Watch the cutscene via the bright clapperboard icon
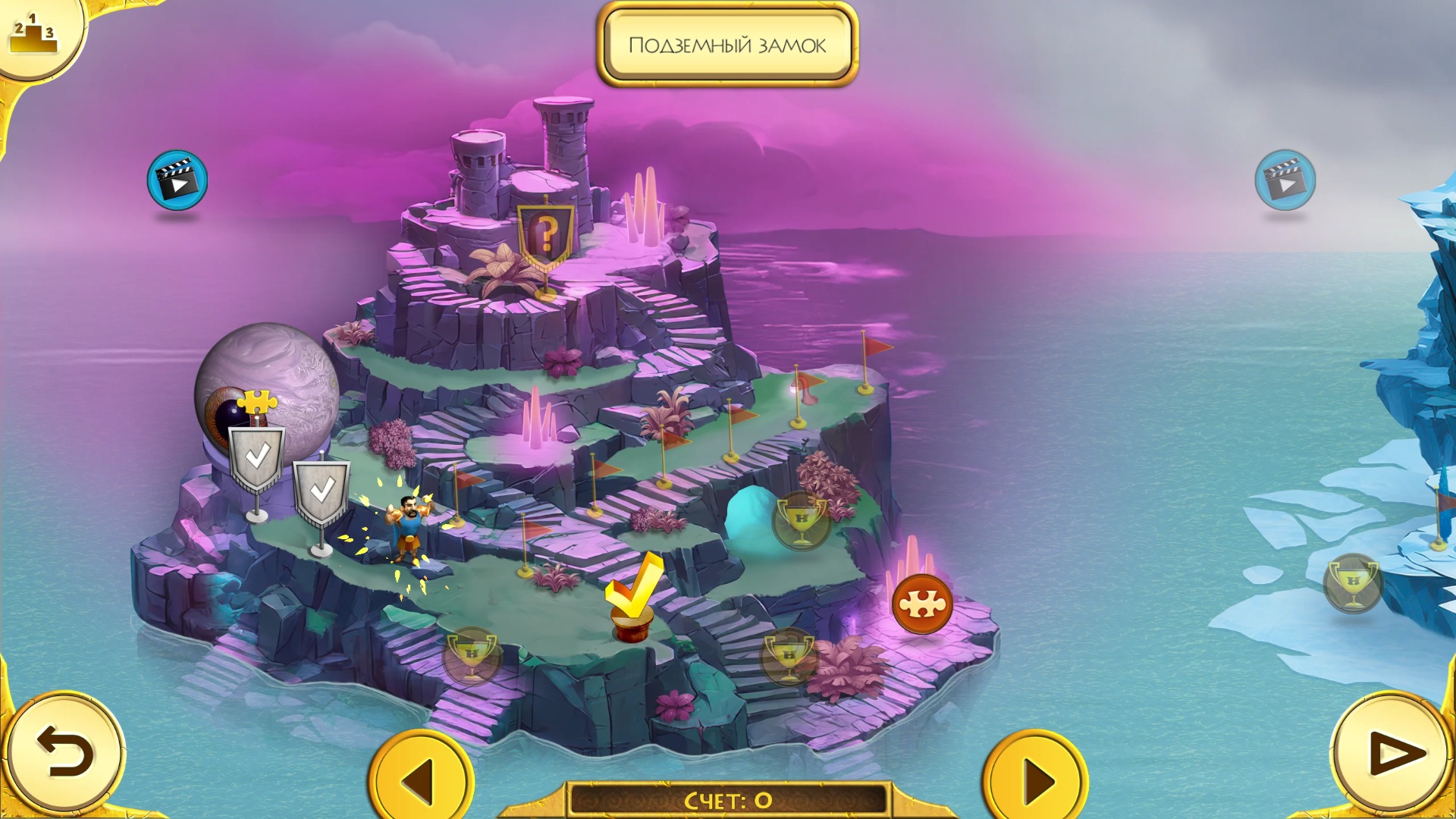The height and width of the screenshot is (819, 1456). [177, 180]
